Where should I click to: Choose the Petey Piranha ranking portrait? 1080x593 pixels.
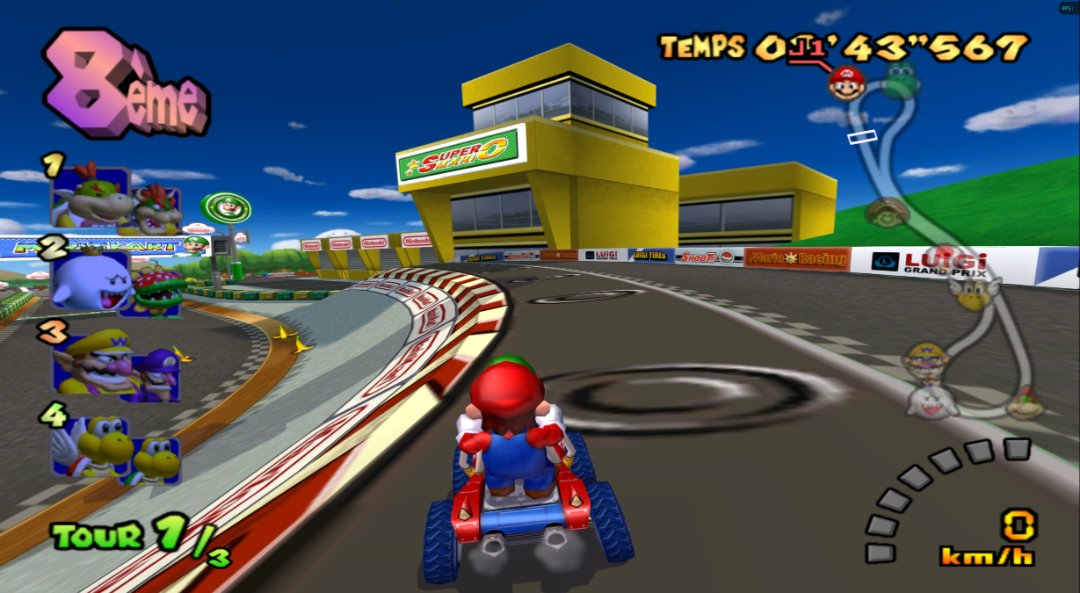coord(156,291)
